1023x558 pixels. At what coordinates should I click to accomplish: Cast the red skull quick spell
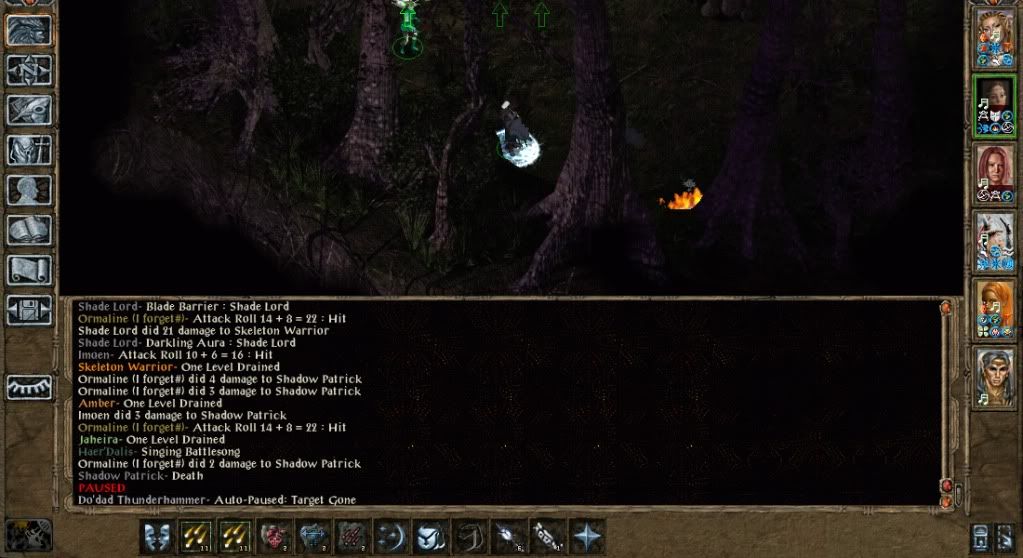tap(272, 535)
